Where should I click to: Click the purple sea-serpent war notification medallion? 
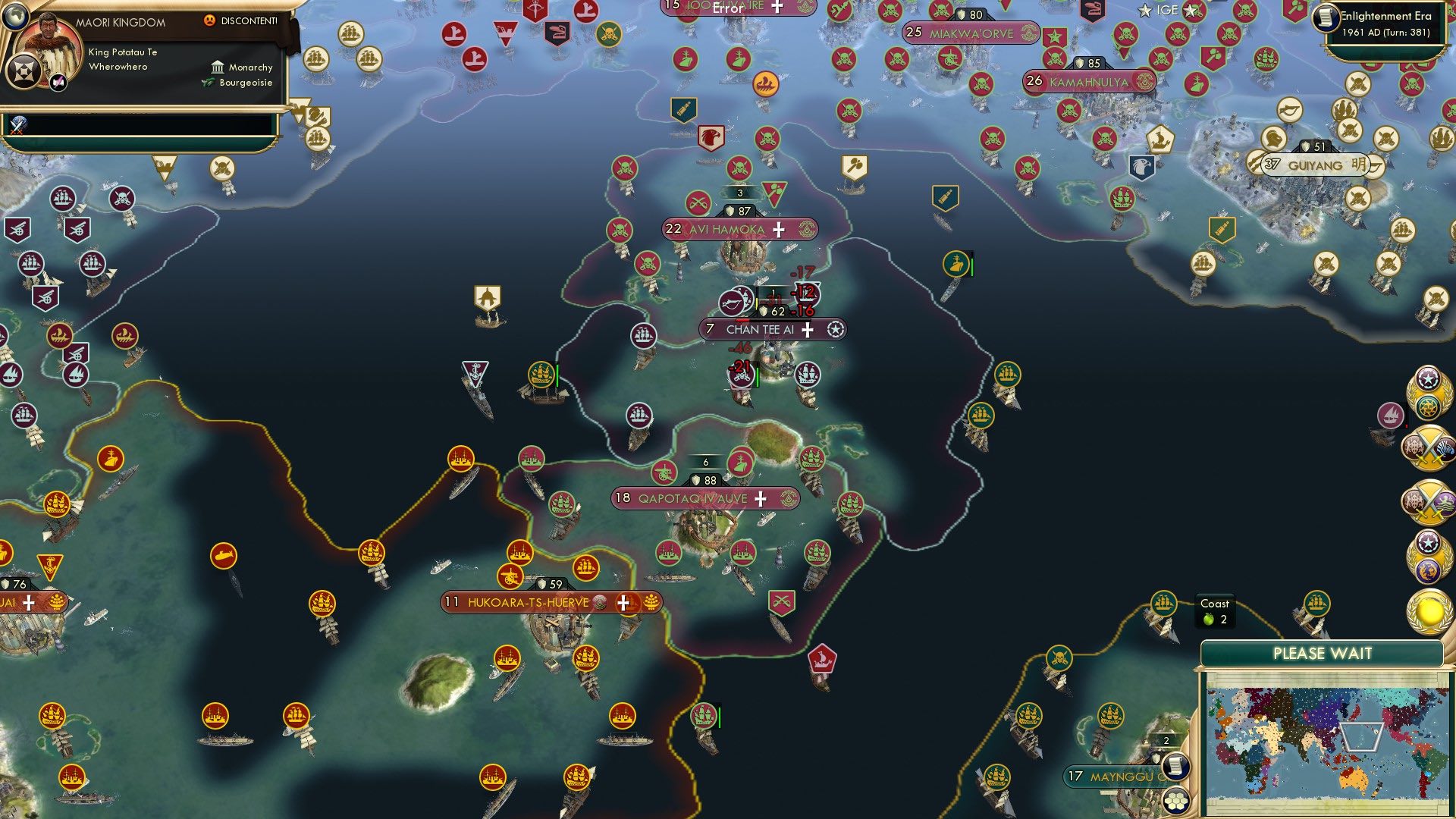pyautogui.click(x=1429, y=500)
